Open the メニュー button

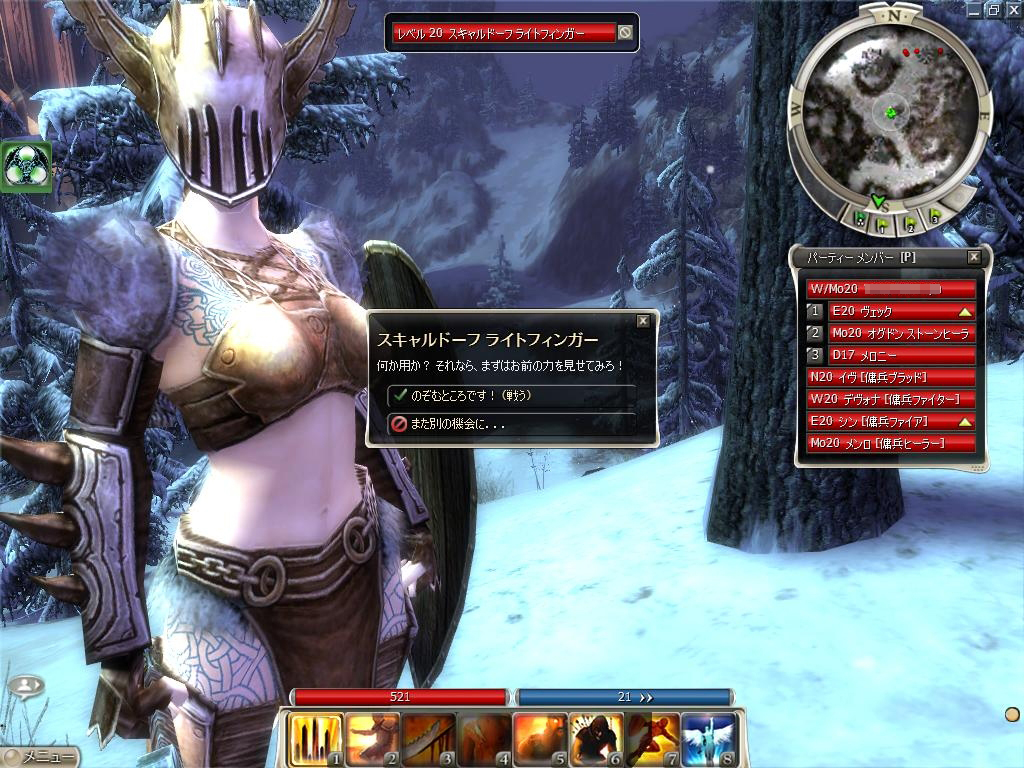[40, 757]
